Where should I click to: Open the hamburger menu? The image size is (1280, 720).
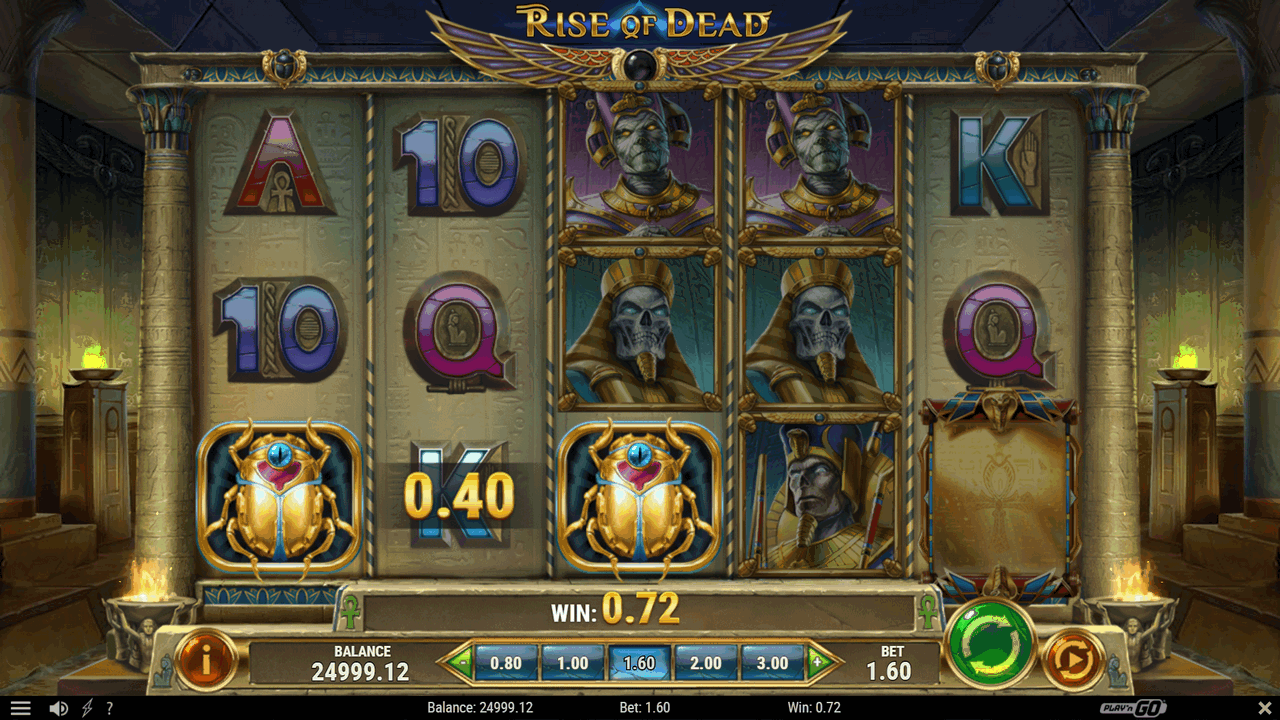click(x=20, y=708)
